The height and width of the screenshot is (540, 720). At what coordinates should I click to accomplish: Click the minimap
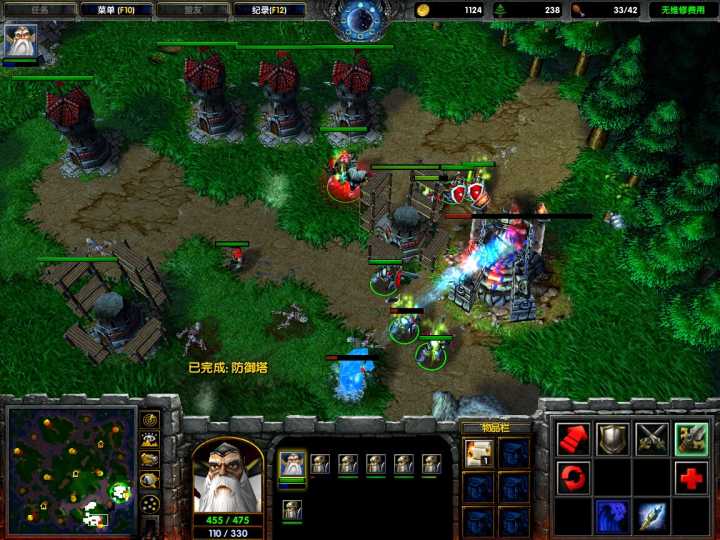(x=71, y=468)
